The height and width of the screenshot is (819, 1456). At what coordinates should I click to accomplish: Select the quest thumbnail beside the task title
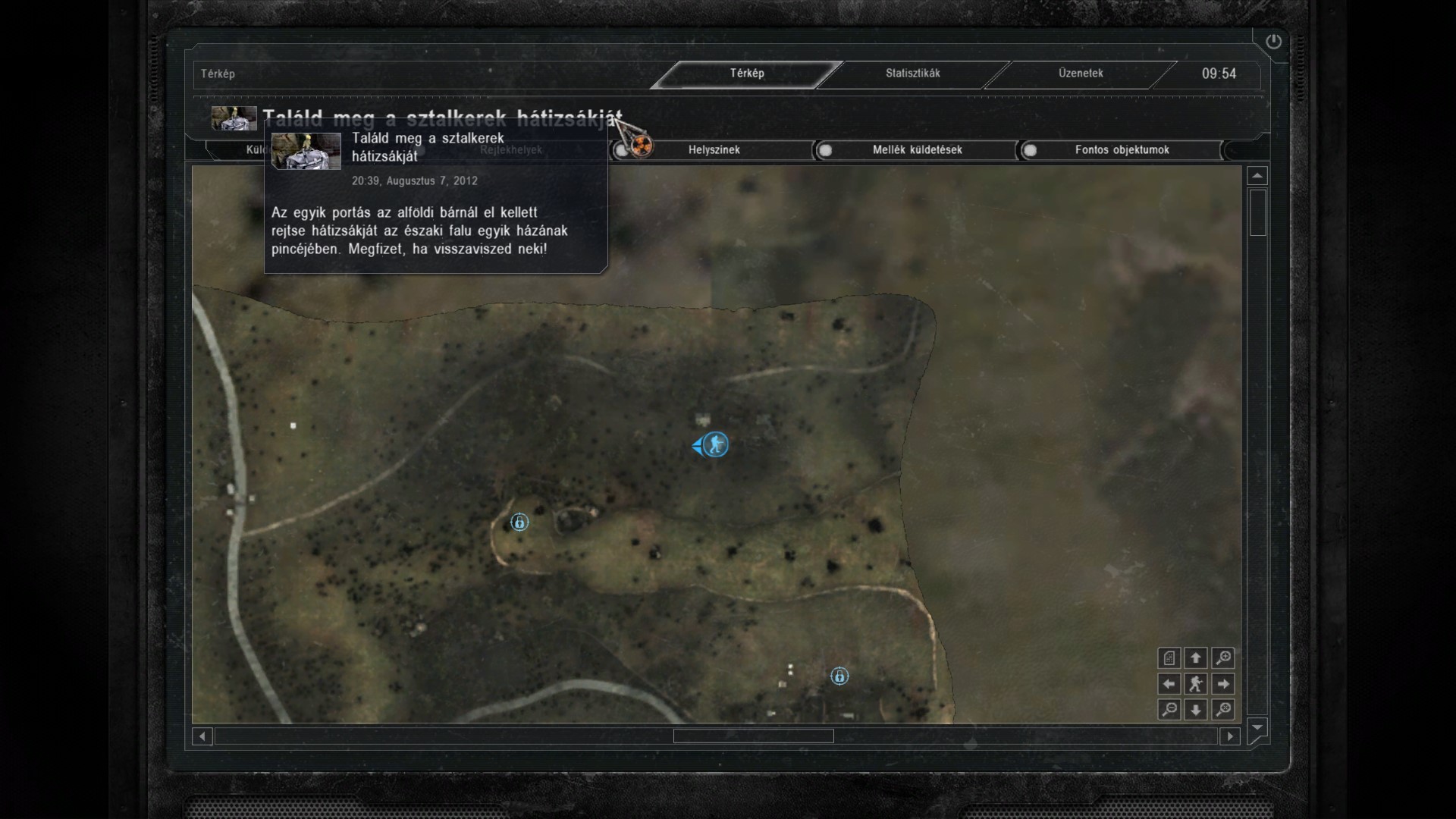234,118
